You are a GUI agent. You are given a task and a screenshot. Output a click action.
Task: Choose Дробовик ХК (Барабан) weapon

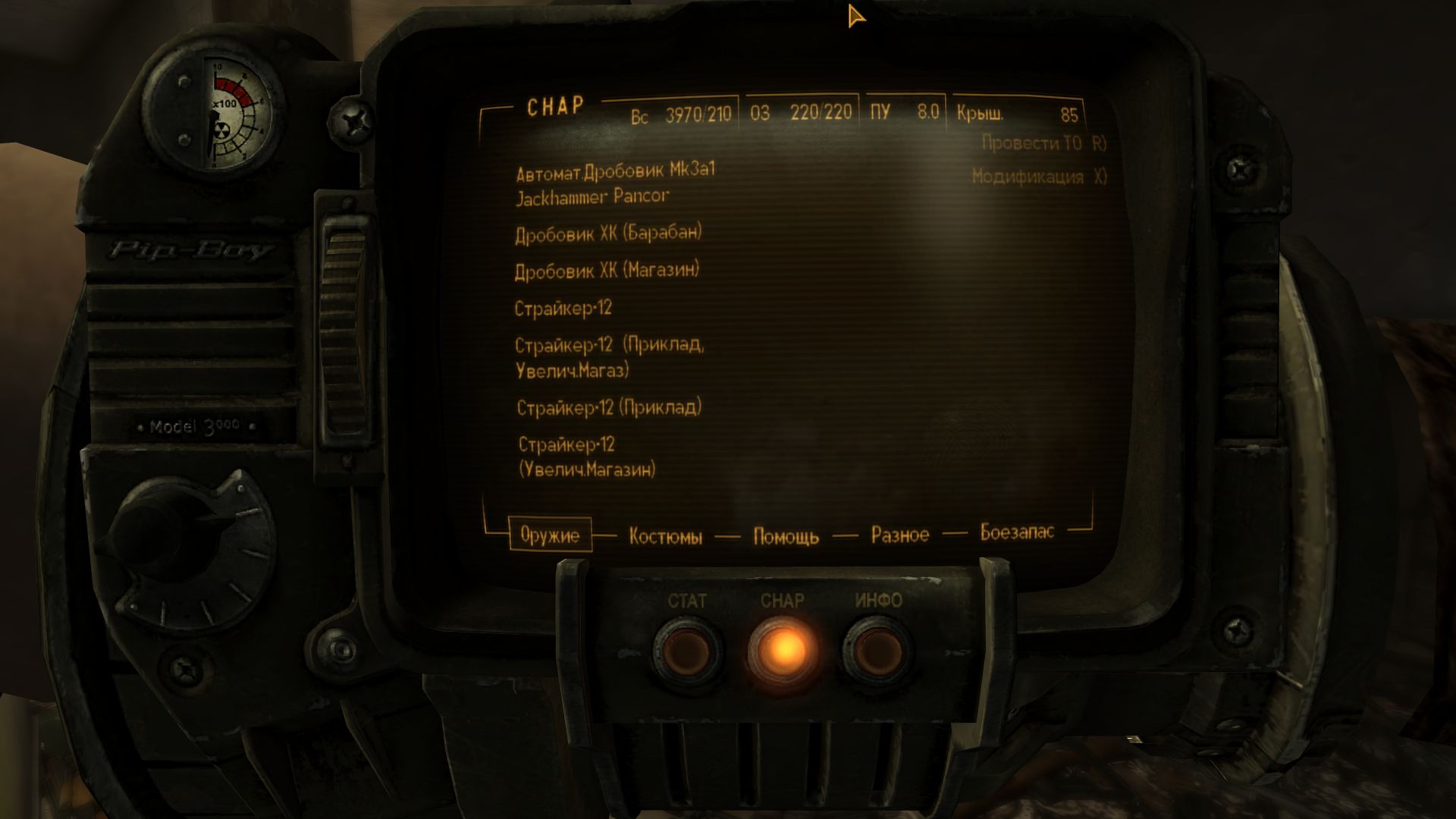[x=608, y=234]
